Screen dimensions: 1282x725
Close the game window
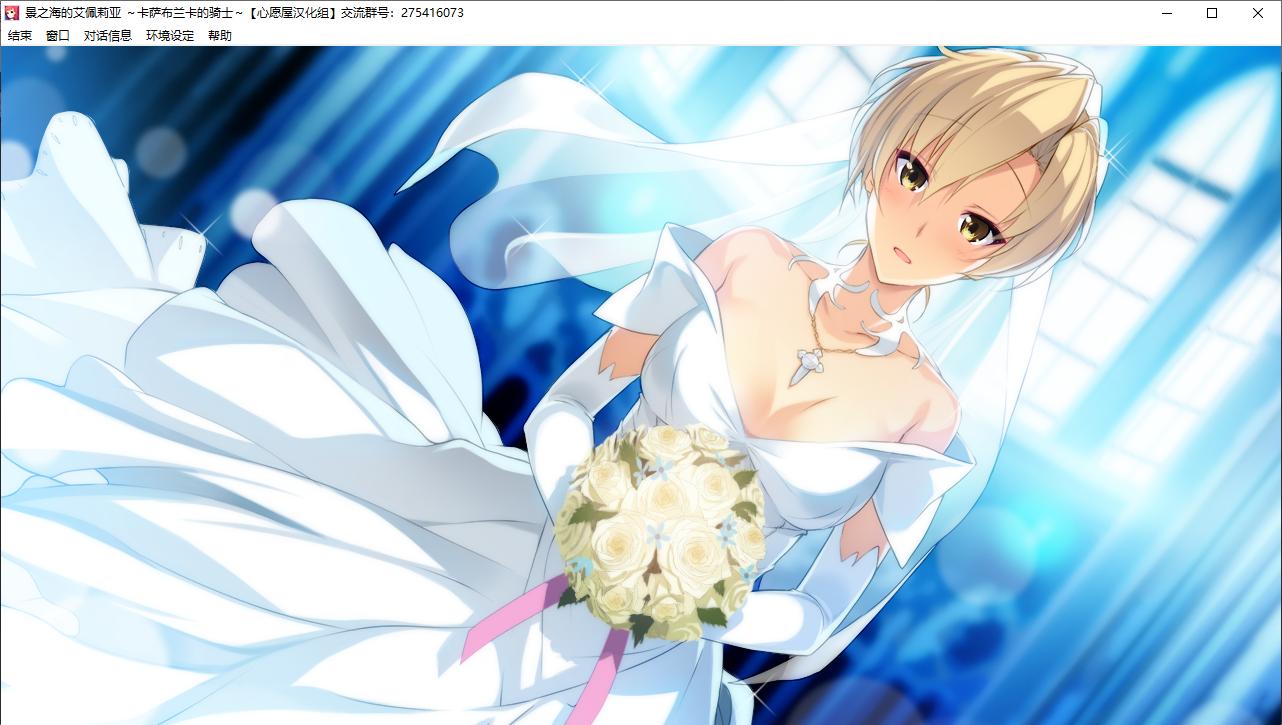(x=1257, y=13)
